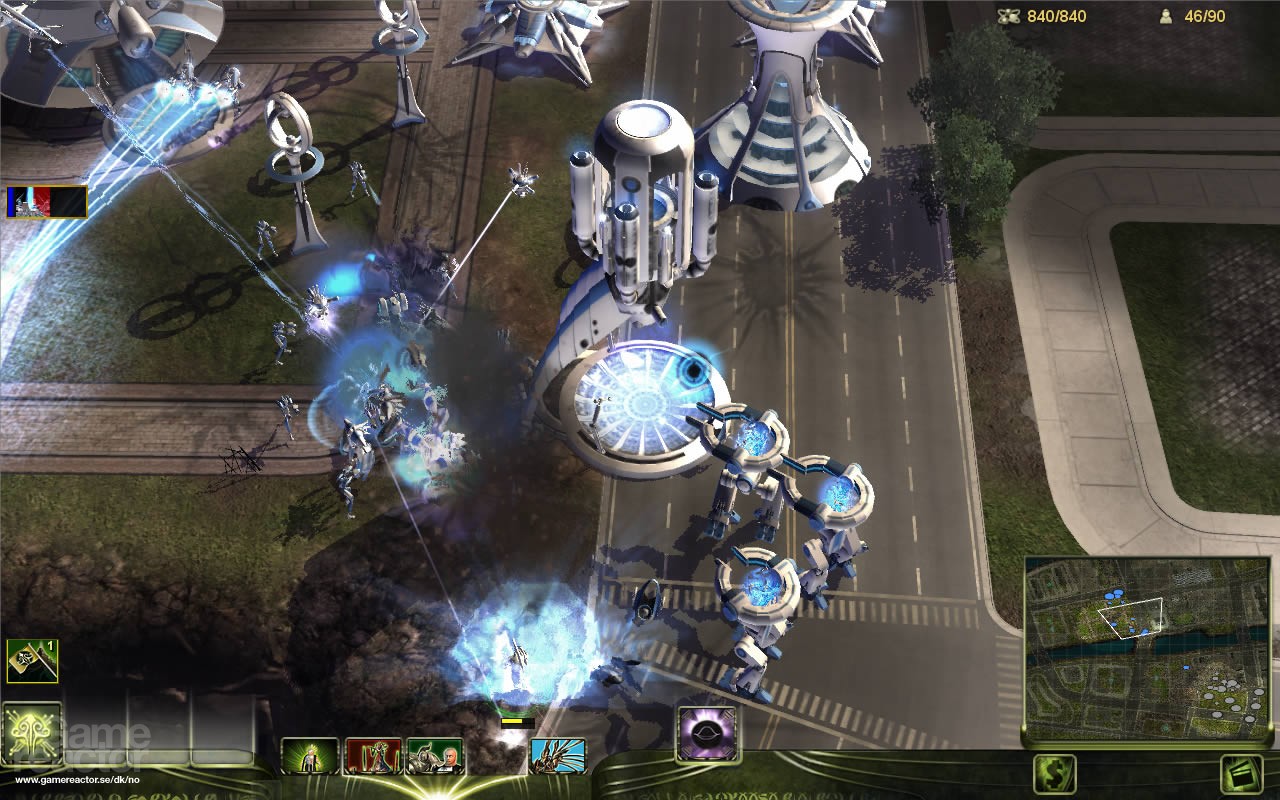
Task: Click the atom resource icon beside 840/840
Action: (1008, 15)
